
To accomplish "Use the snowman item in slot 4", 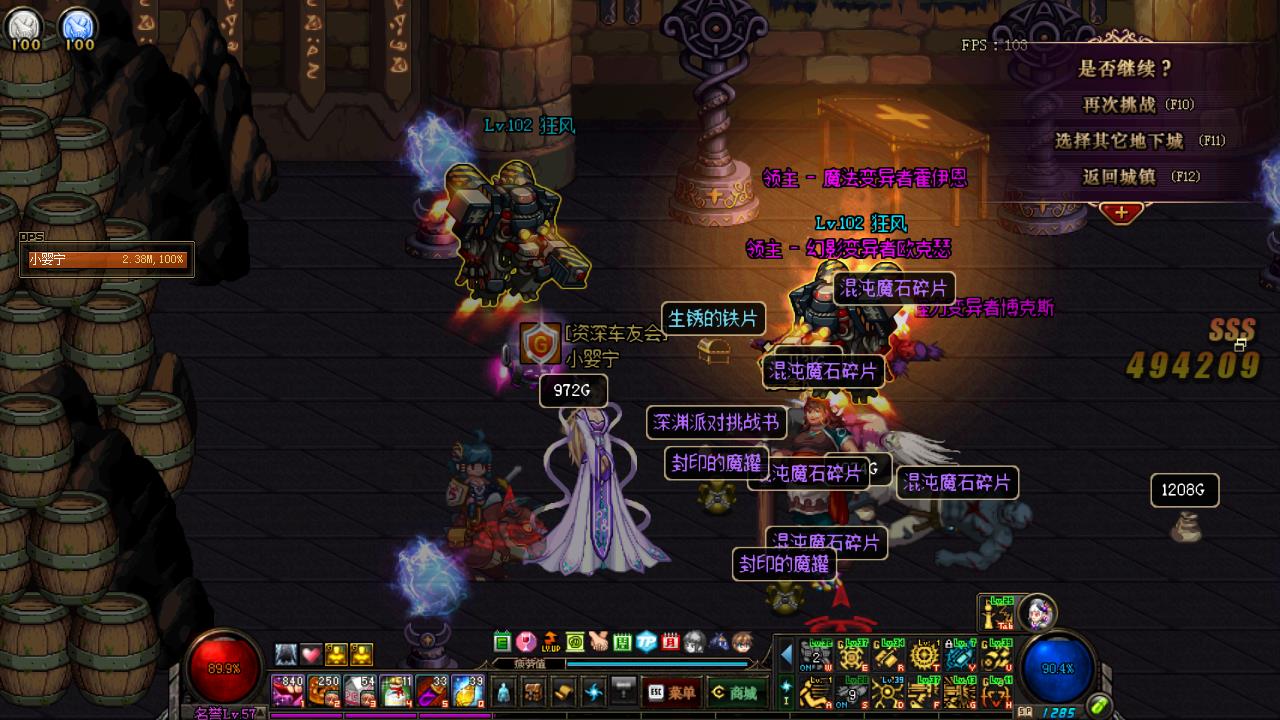I will point(397,691).
